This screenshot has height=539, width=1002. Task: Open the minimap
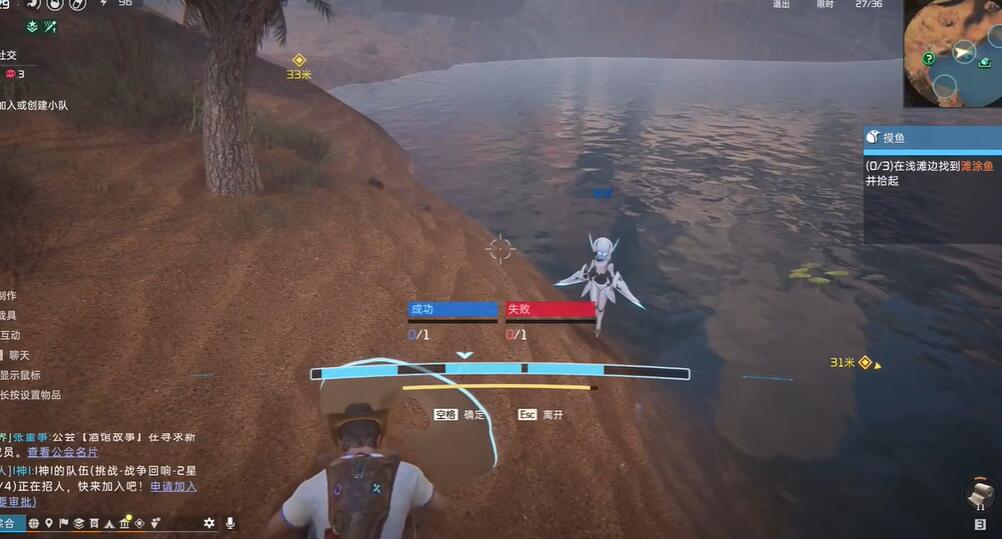pyautogui.click(x=952, y=52)
